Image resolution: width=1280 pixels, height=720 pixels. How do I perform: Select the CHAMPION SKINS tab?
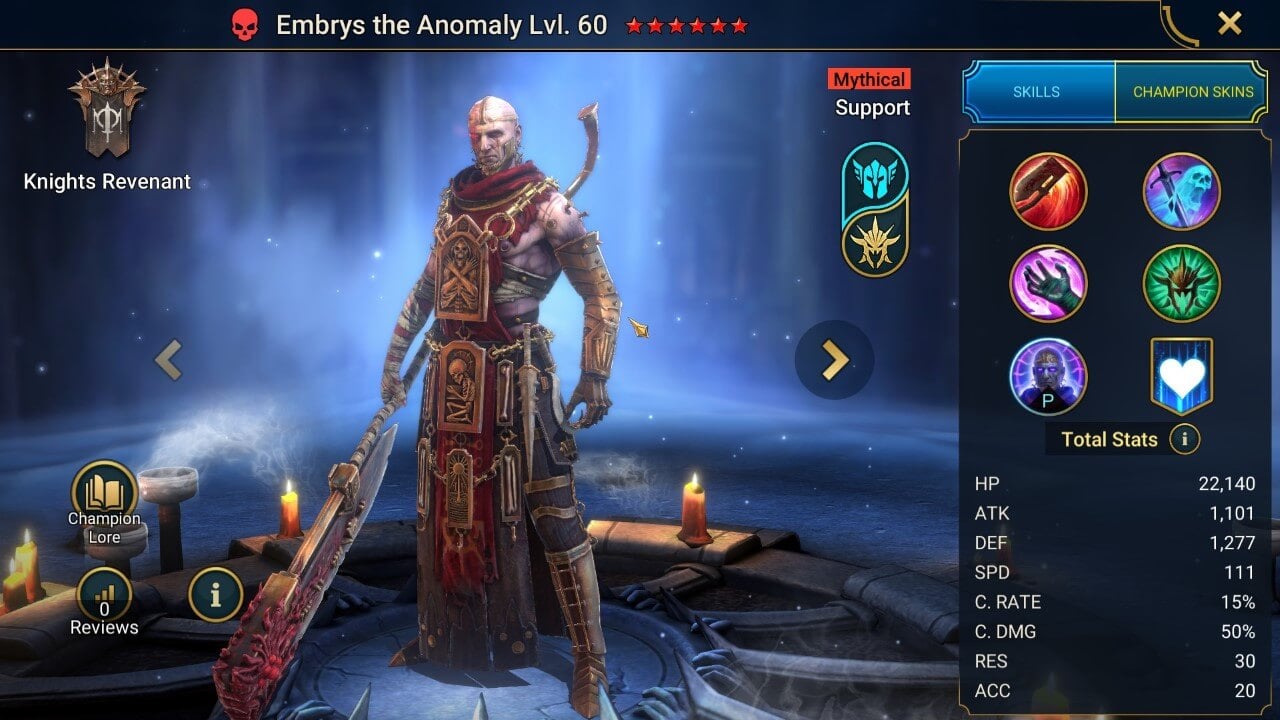1195,91
